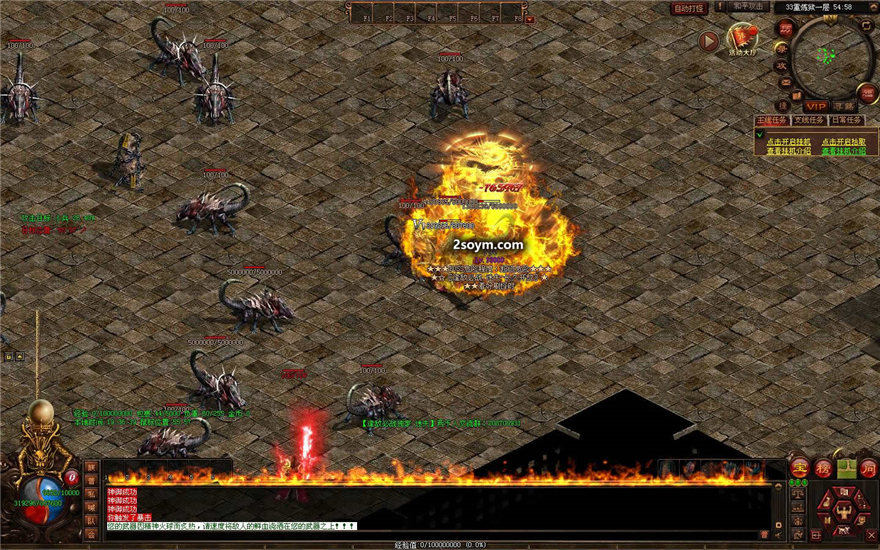Open the 活动大厅 event hall icon
The height and width of the screenshot is (550, 880).
[x=741, y=41]
